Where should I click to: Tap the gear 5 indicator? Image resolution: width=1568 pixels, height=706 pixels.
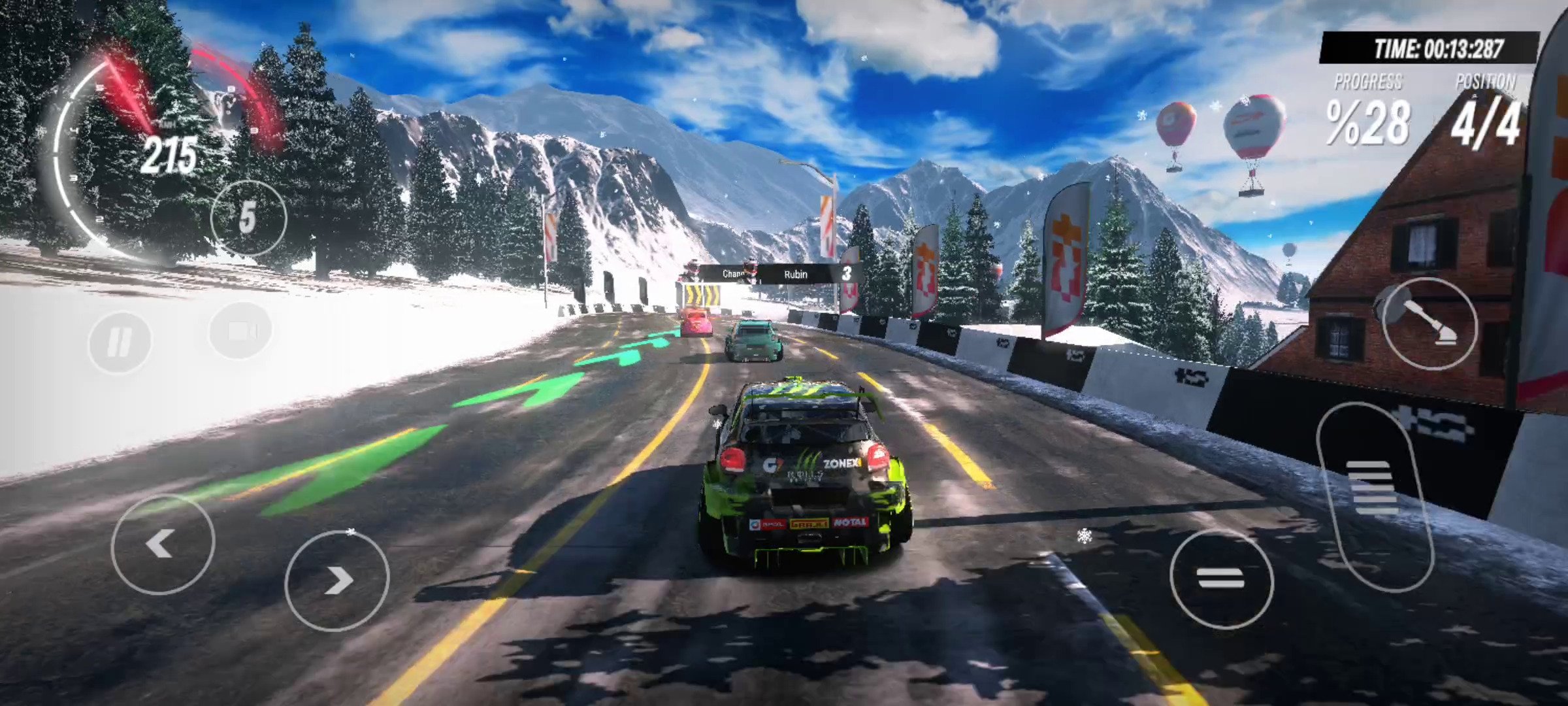[x=248, y=218]
